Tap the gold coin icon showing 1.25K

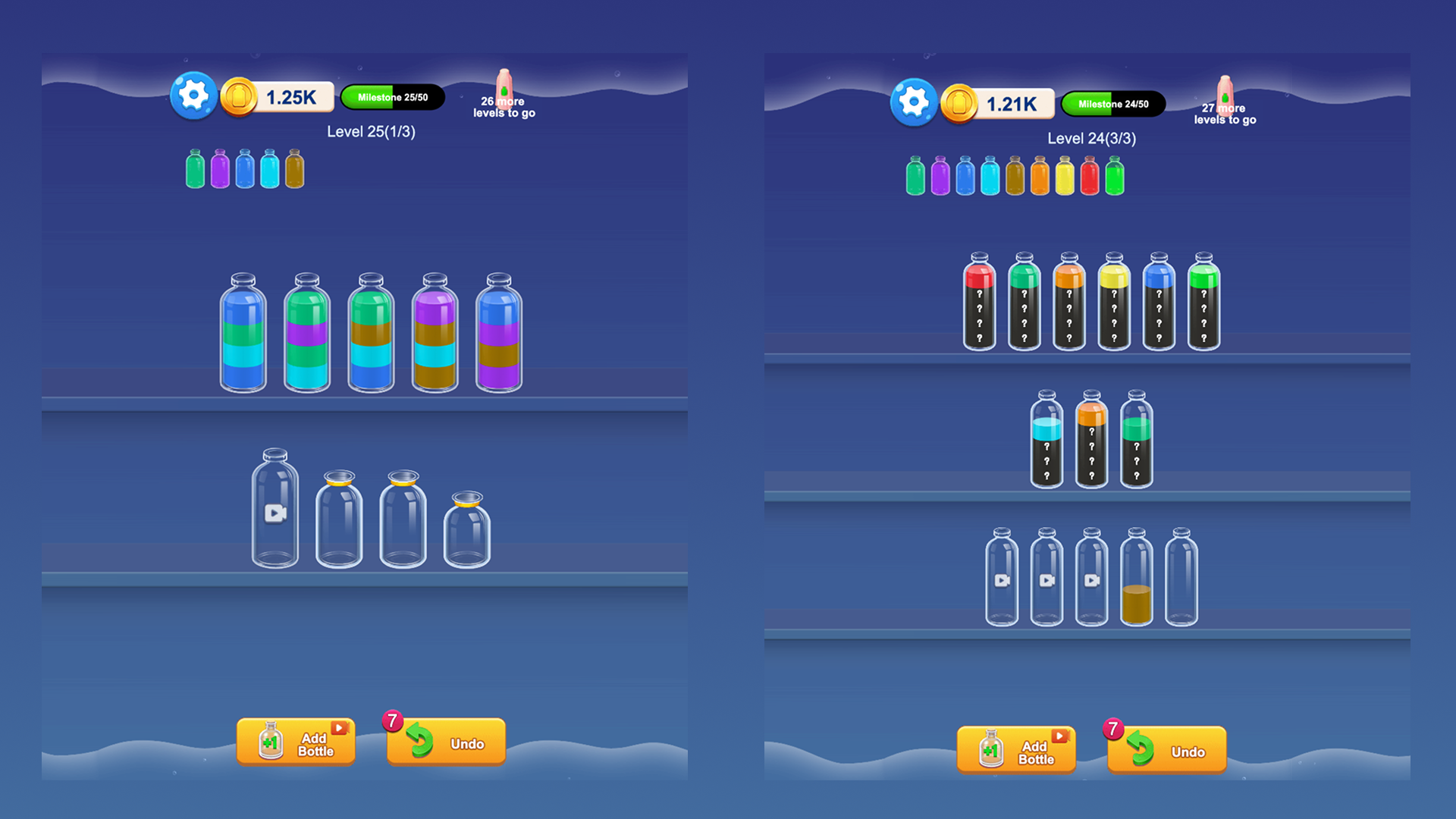pyautogui.click(x=240, y=96)
